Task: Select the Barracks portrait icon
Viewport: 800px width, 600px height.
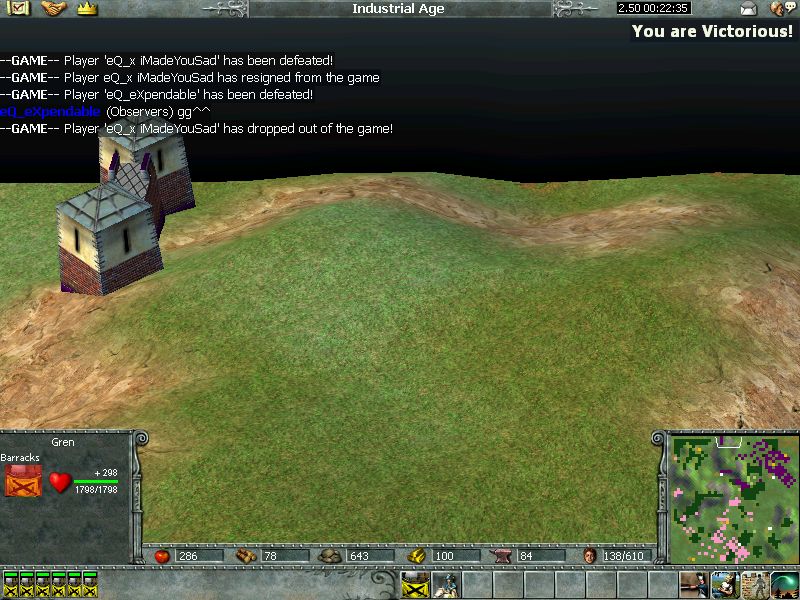Action: (x=22, y=482)
